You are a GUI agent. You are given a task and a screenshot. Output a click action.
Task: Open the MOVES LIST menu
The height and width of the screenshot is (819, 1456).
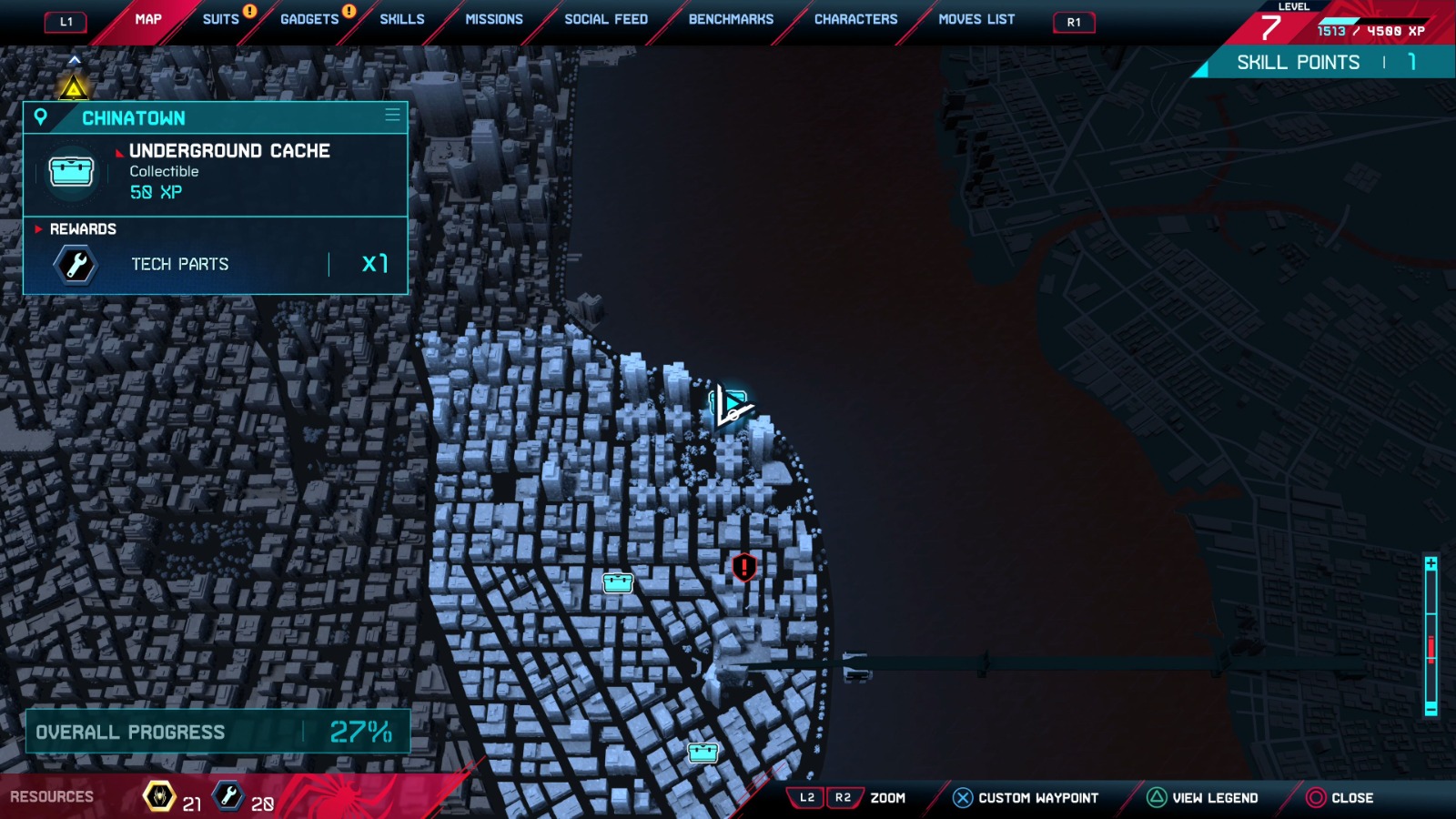point(976,18)
